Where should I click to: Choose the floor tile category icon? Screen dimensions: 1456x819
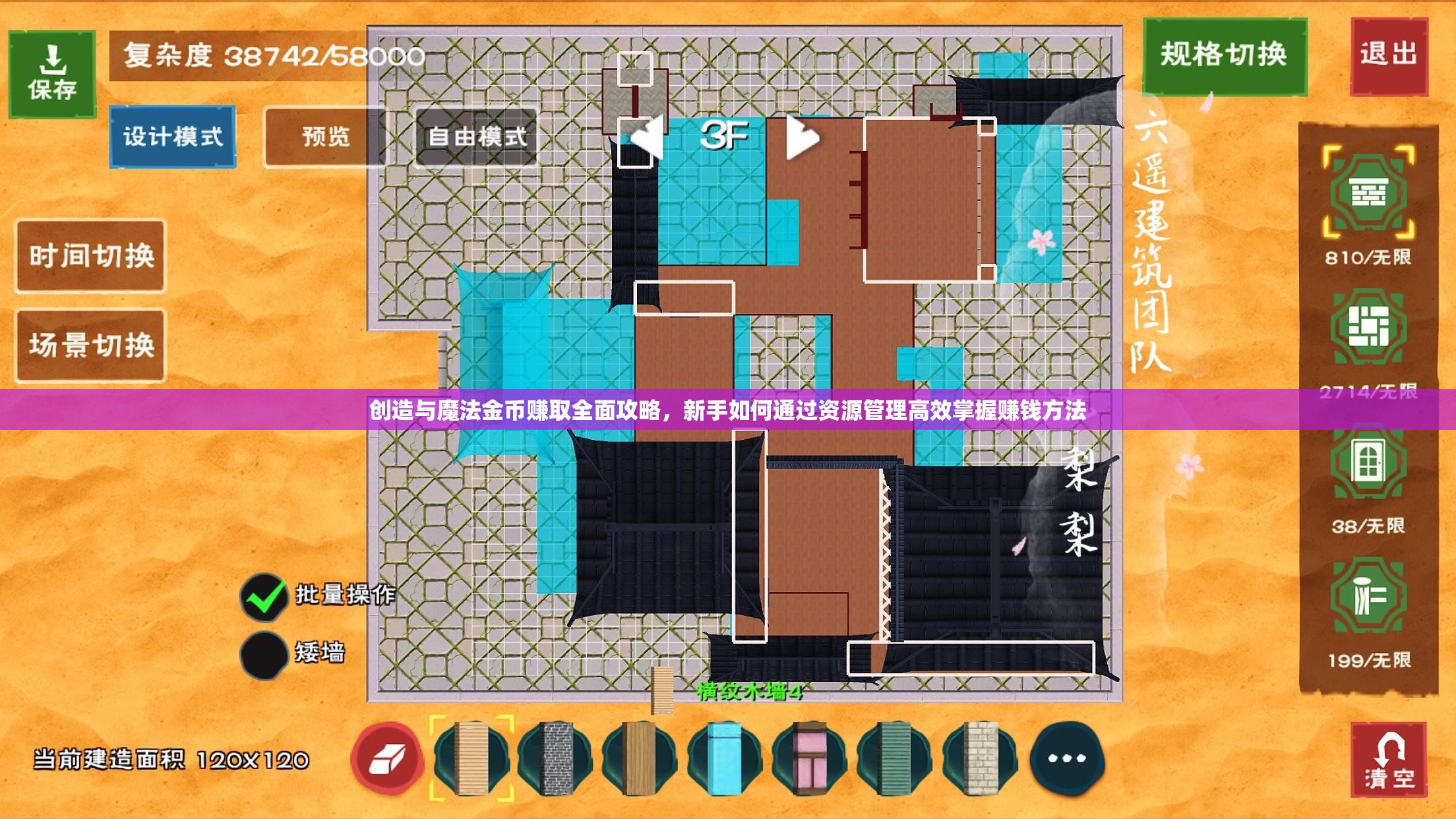point(1369,327)
